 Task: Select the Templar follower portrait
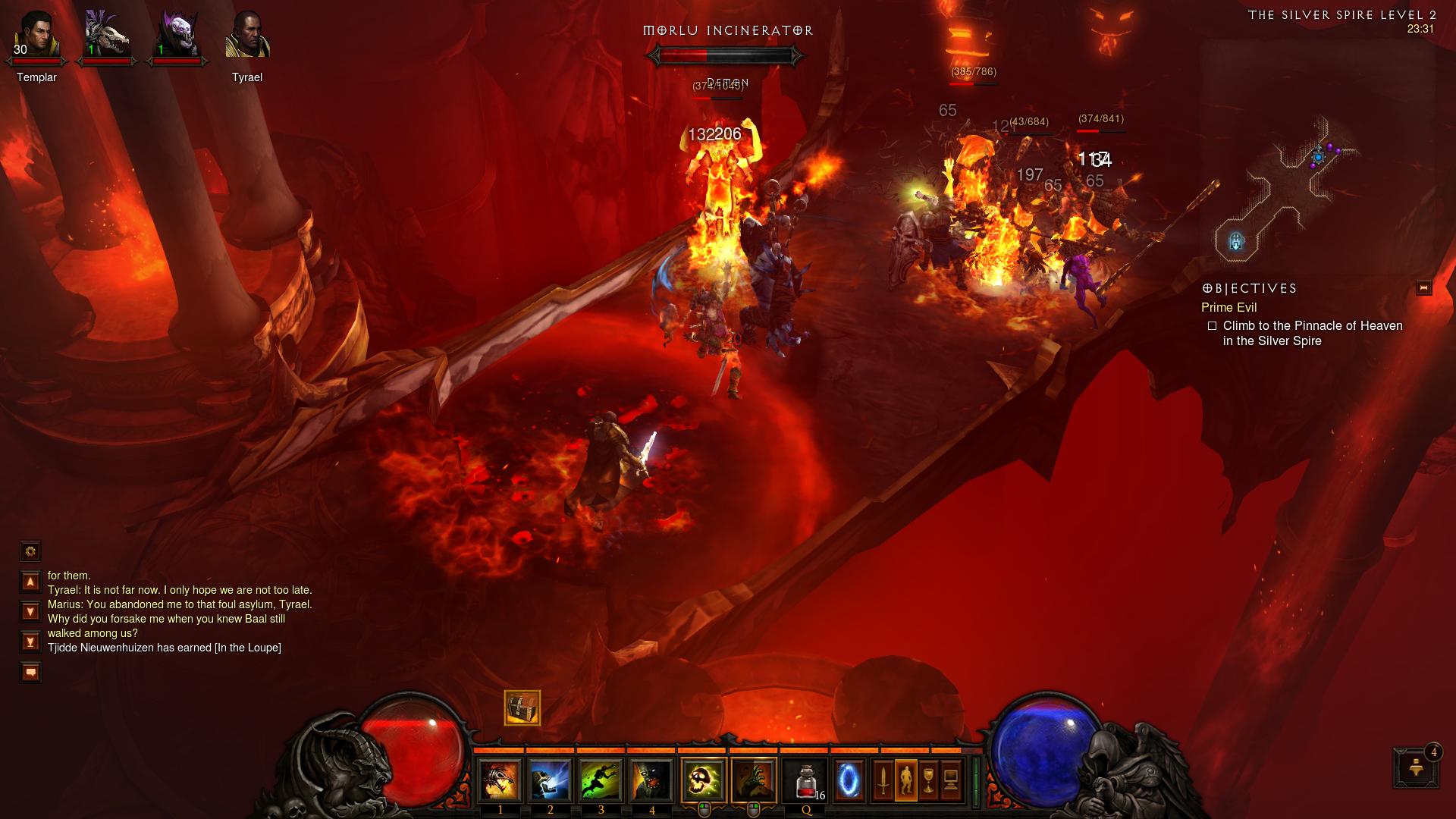click(x=36, y=36)
